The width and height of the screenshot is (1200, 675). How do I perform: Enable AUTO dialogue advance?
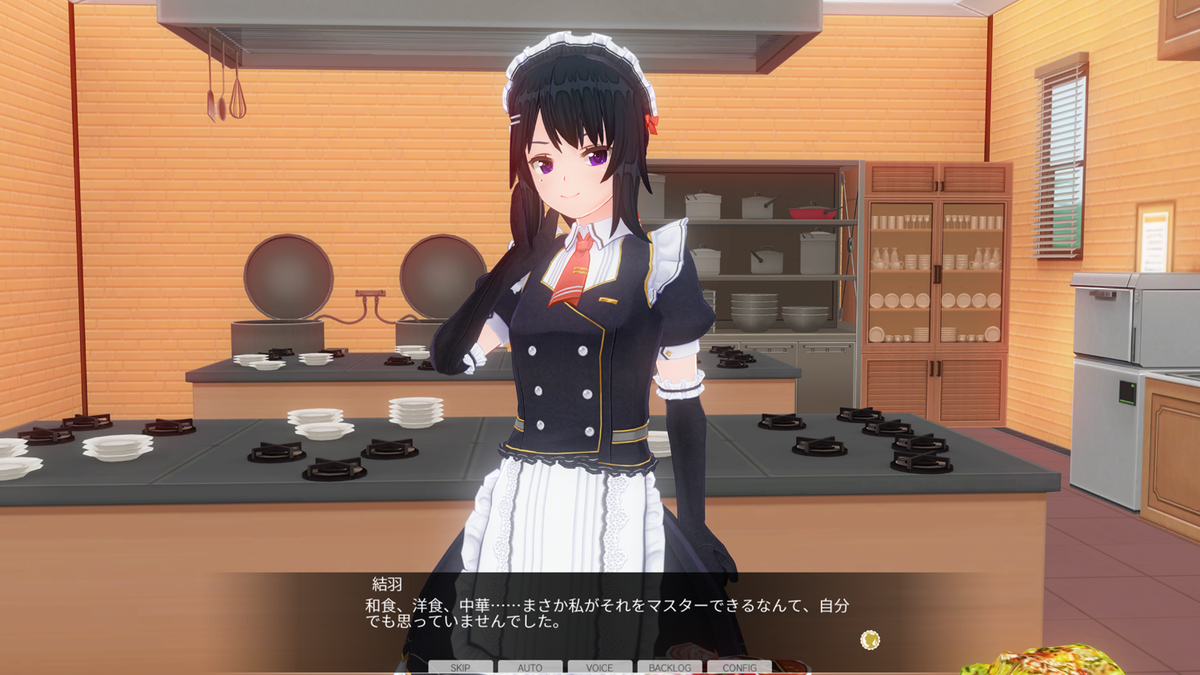click(x=530, y=667)
